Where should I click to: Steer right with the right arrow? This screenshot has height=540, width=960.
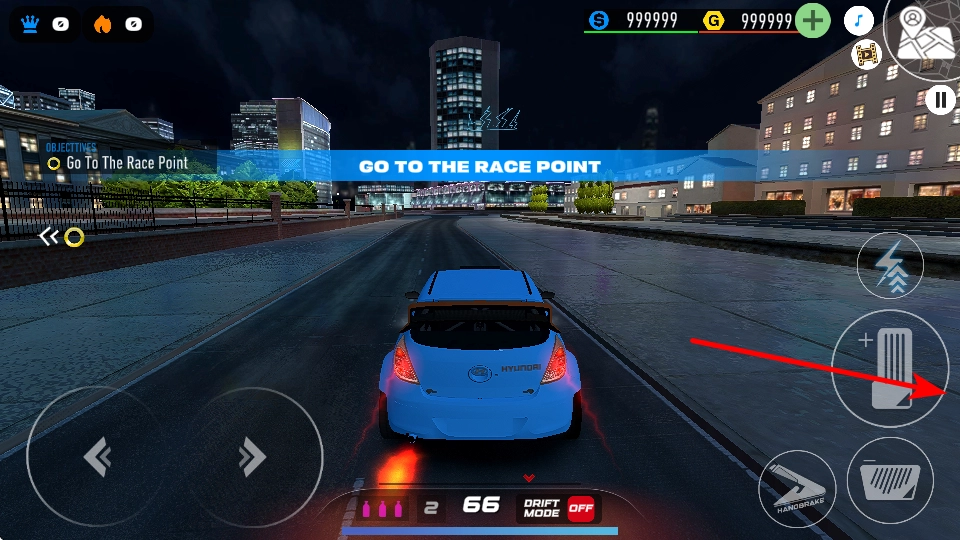[252, 457]
